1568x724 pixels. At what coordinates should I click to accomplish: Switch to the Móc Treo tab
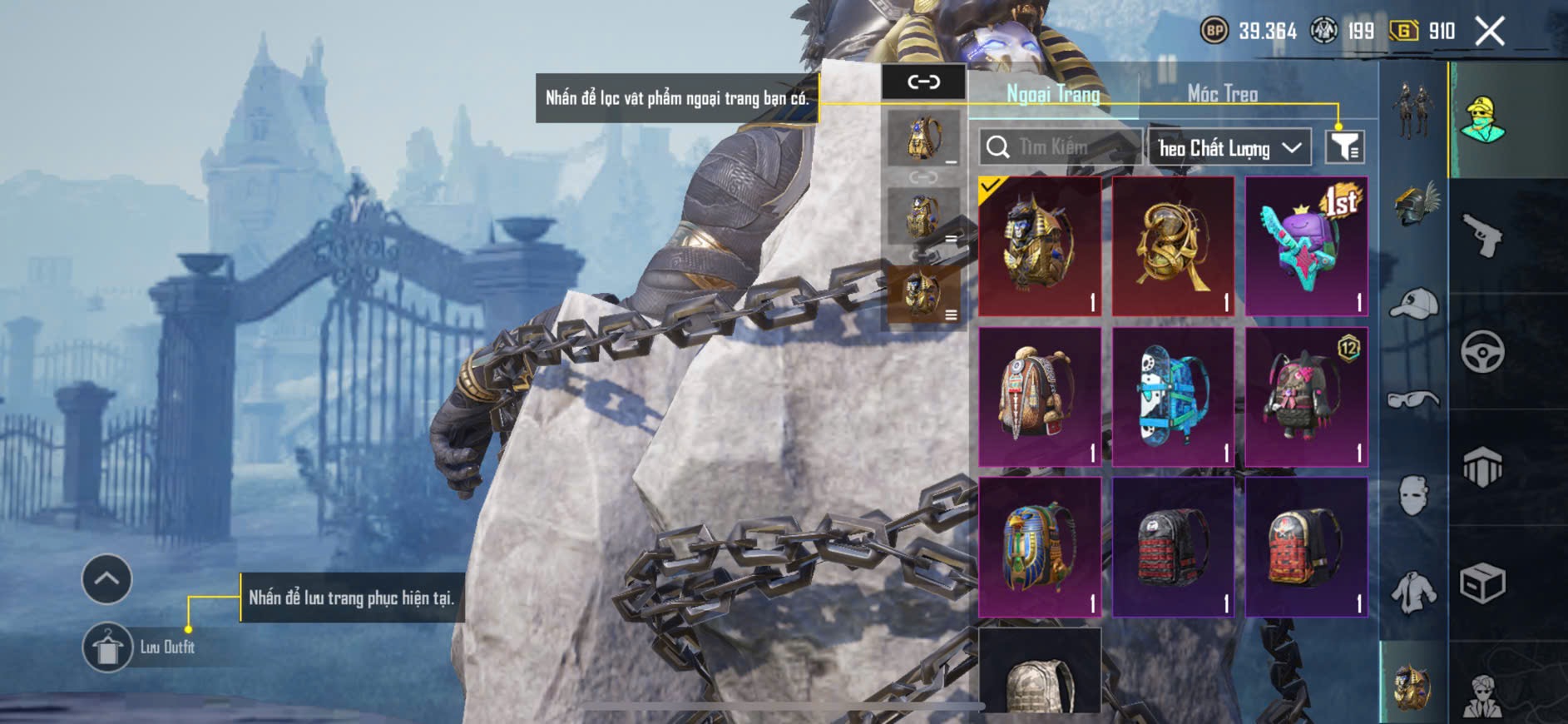(1222, 93)
